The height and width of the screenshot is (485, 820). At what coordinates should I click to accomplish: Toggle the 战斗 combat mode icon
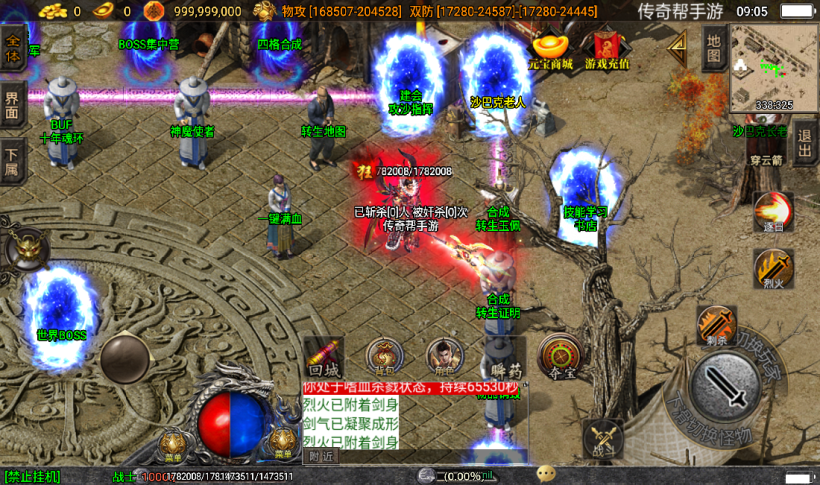click(x=602, y=441)
